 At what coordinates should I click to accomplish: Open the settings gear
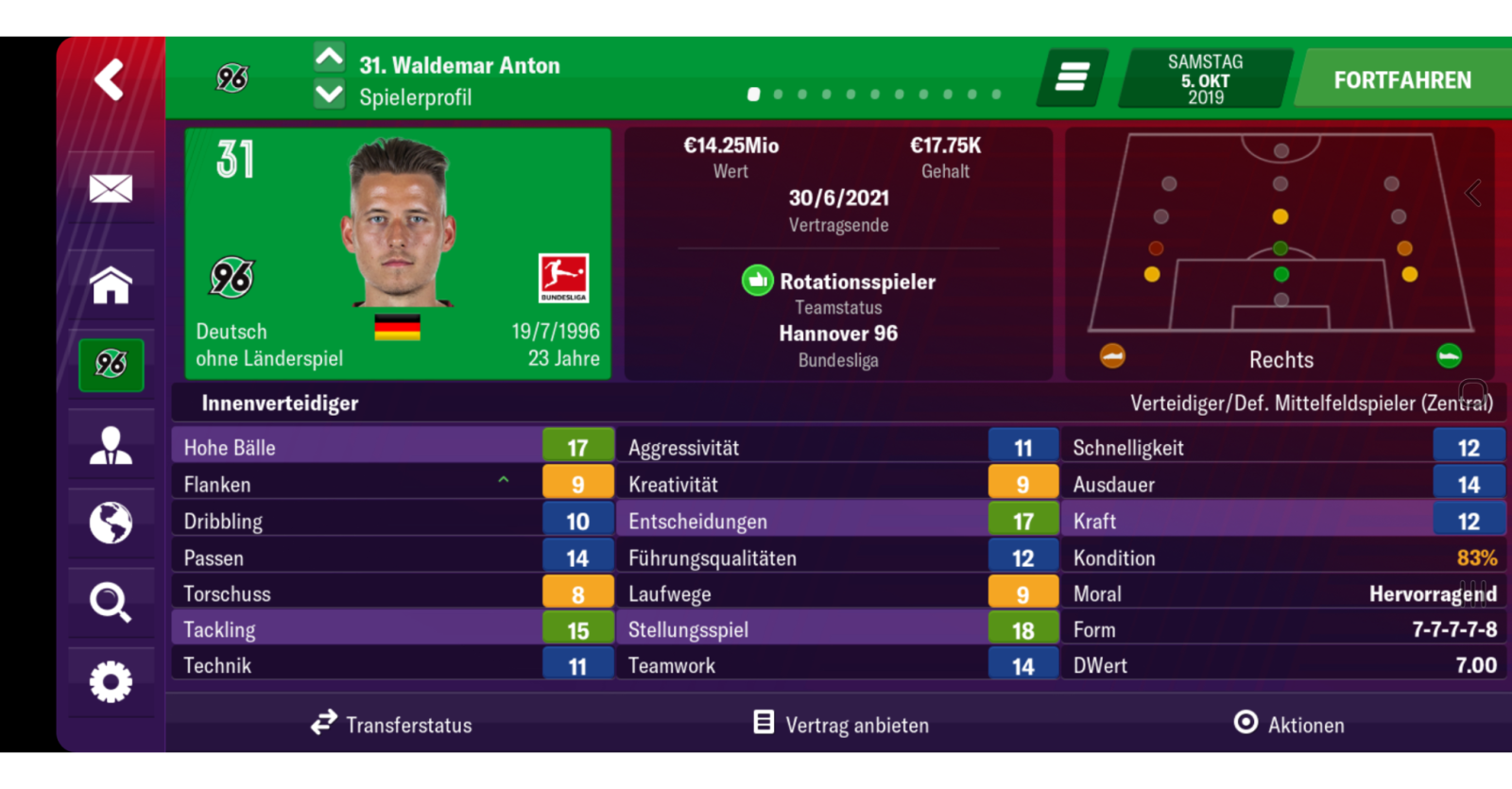pyautogui.click(x=111, y=681)
